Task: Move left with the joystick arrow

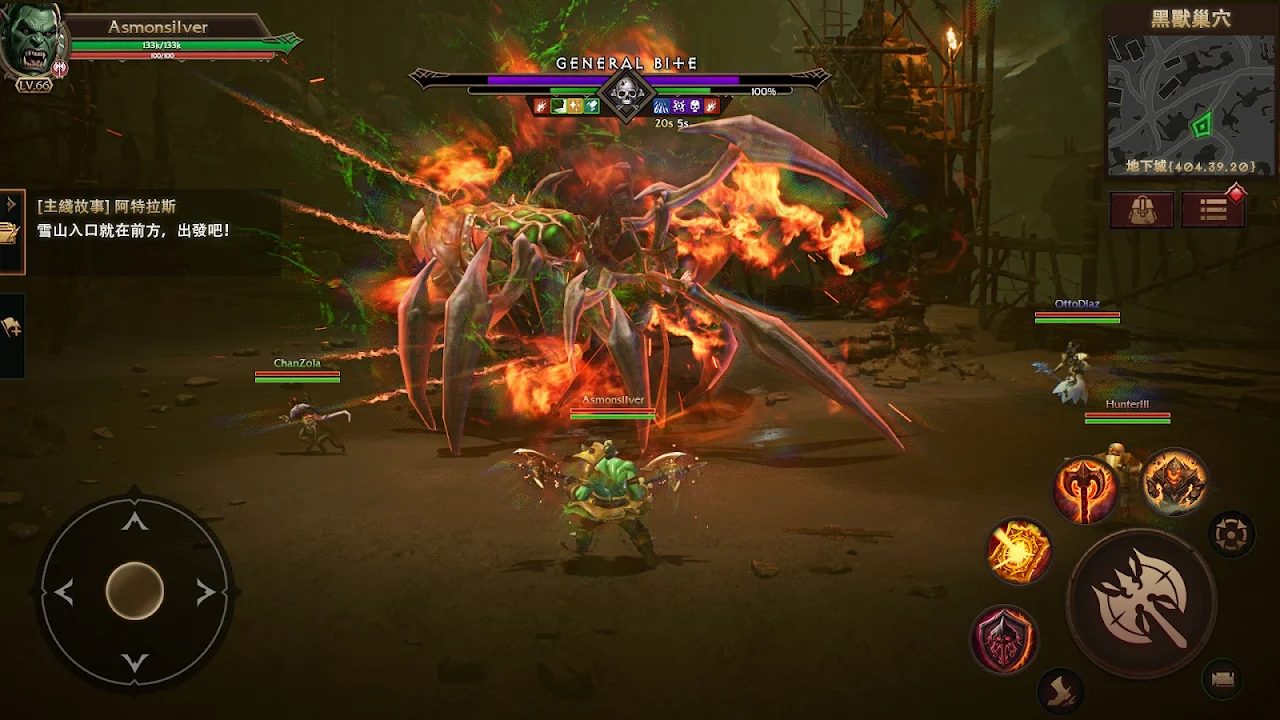Action: [64, 592]
